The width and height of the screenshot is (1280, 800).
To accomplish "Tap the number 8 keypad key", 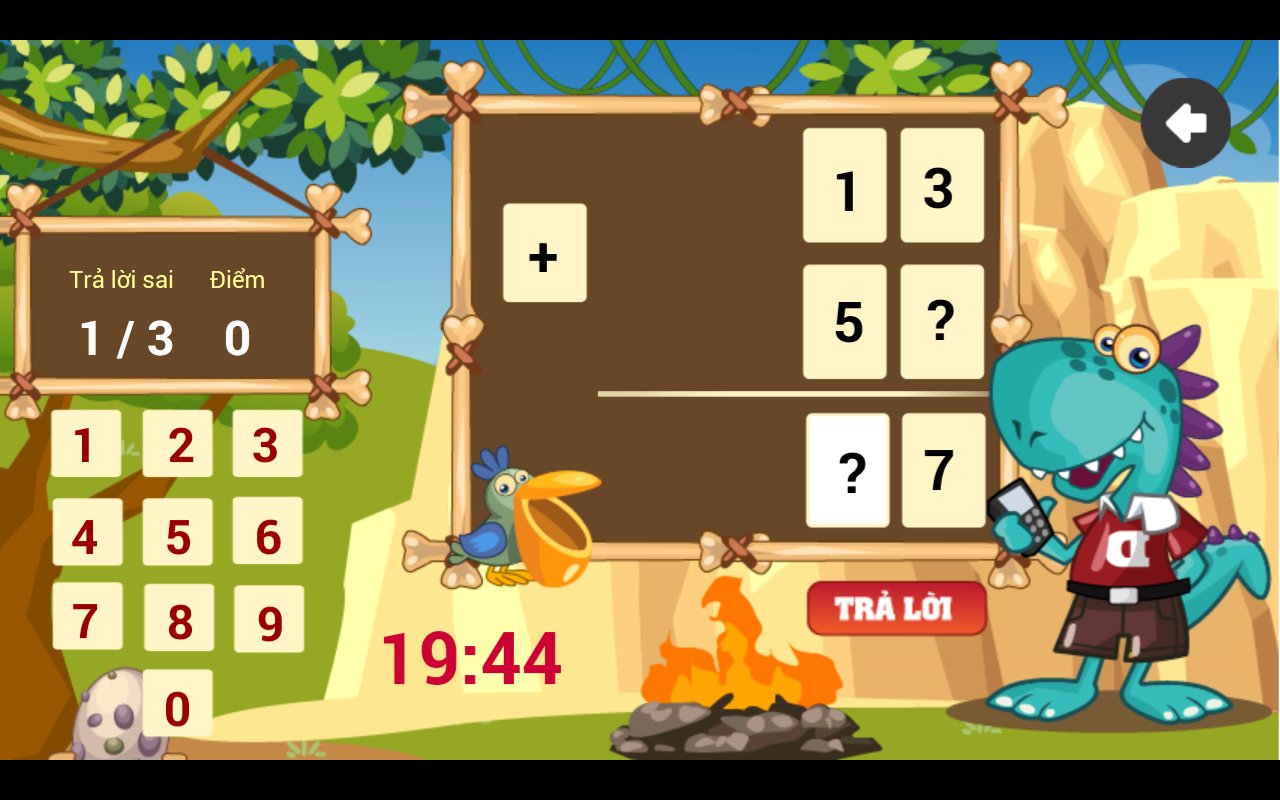I will click(178, 618).
